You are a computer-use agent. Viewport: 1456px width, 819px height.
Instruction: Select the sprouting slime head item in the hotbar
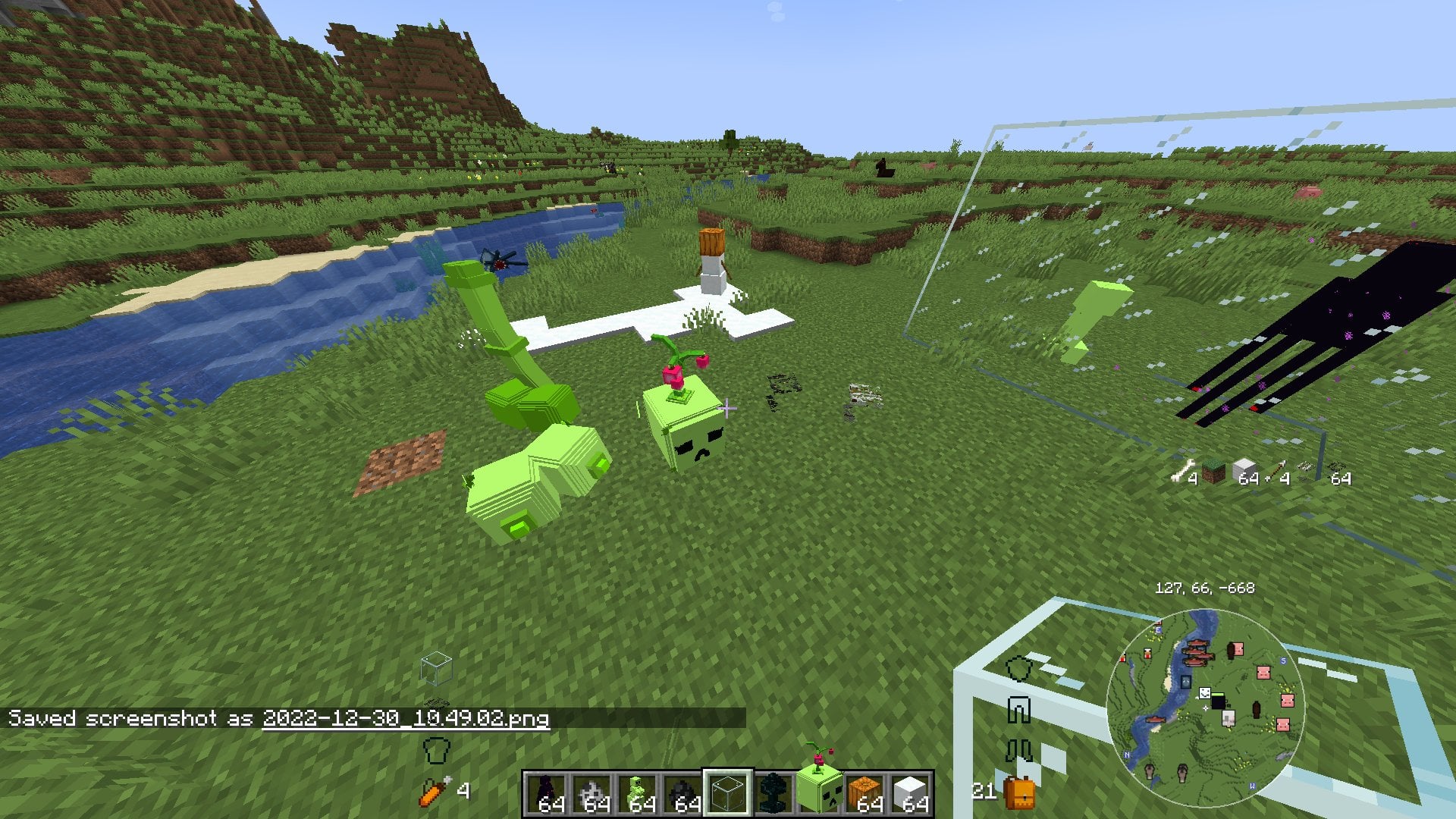[x=820, y=789]
